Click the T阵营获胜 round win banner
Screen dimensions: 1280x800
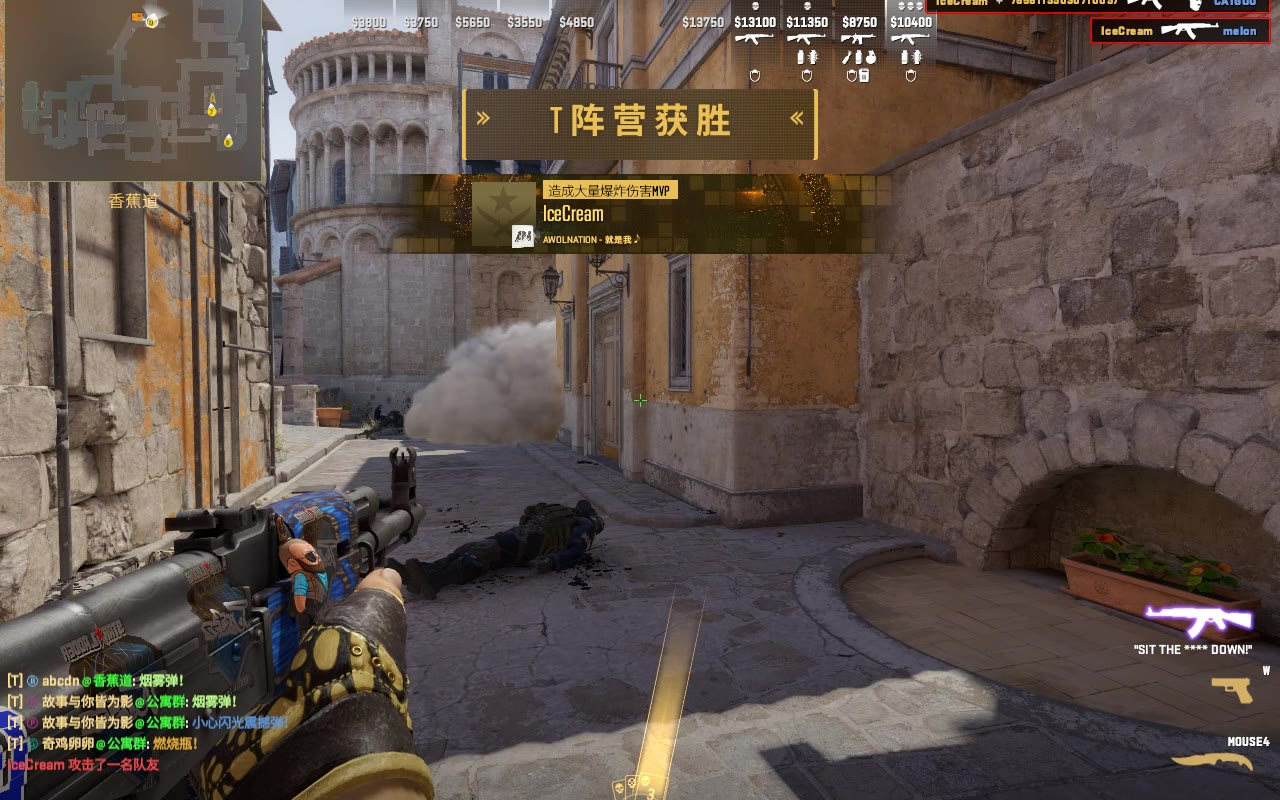coord(640,124)
